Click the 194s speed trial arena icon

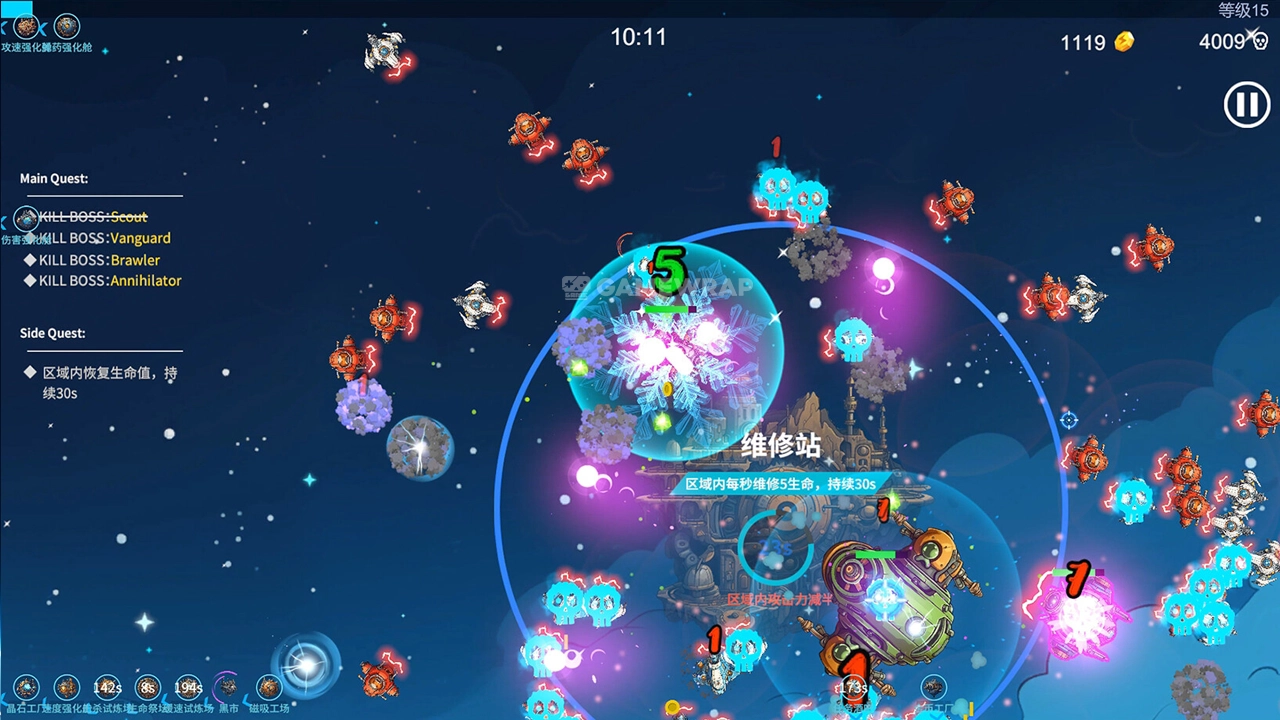(x=188, y=687)
